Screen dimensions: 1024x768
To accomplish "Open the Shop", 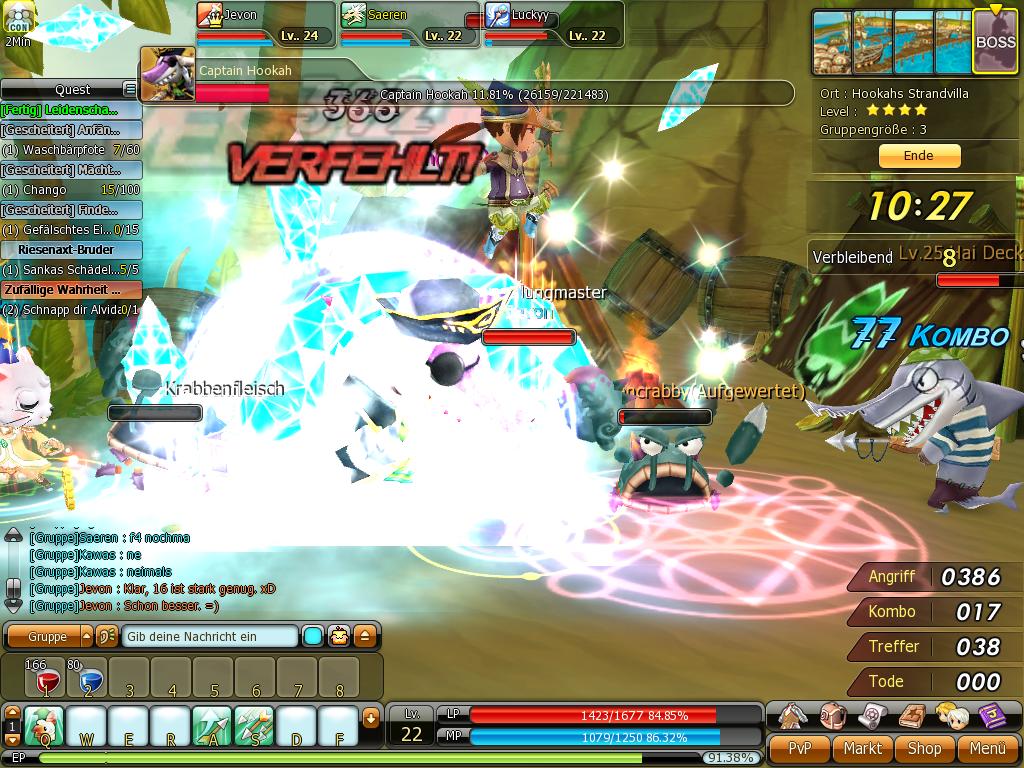I will [924, 748].
